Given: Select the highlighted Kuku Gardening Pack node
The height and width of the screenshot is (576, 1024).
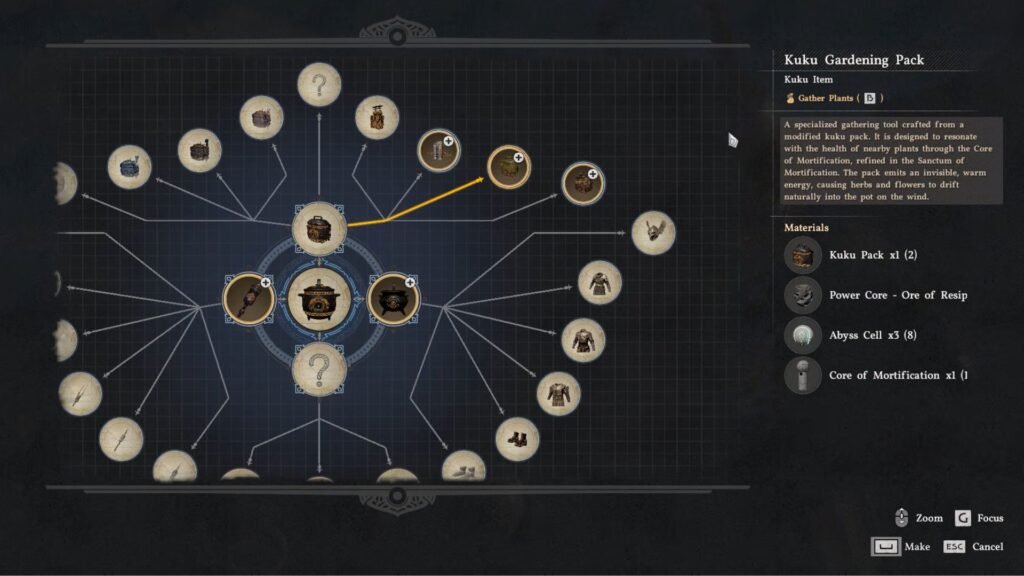Looking at the screenshot, I should [508, 167].
